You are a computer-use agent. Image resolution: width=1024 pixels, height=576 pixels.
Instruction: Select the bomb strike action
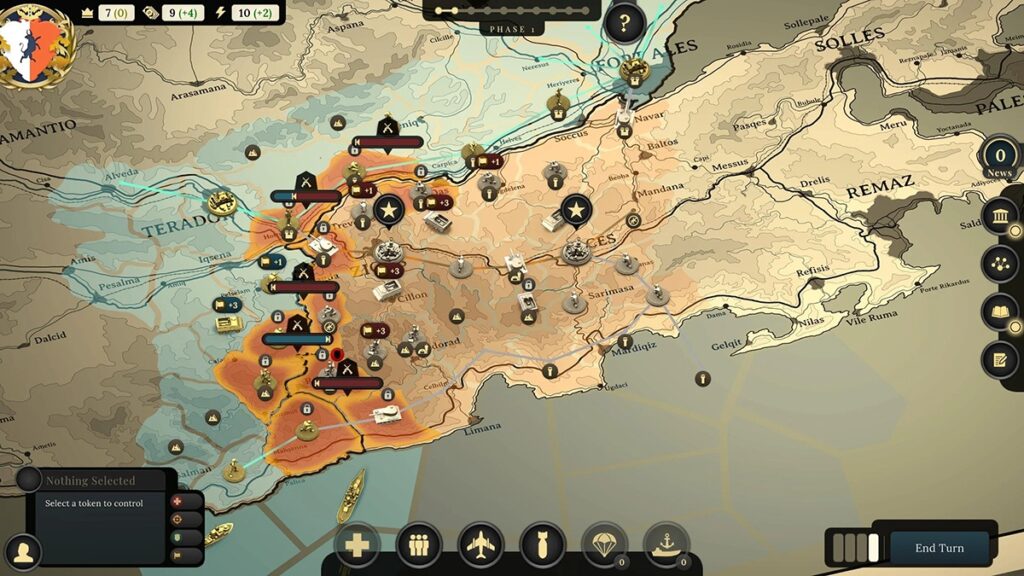[x=543, y=546]
